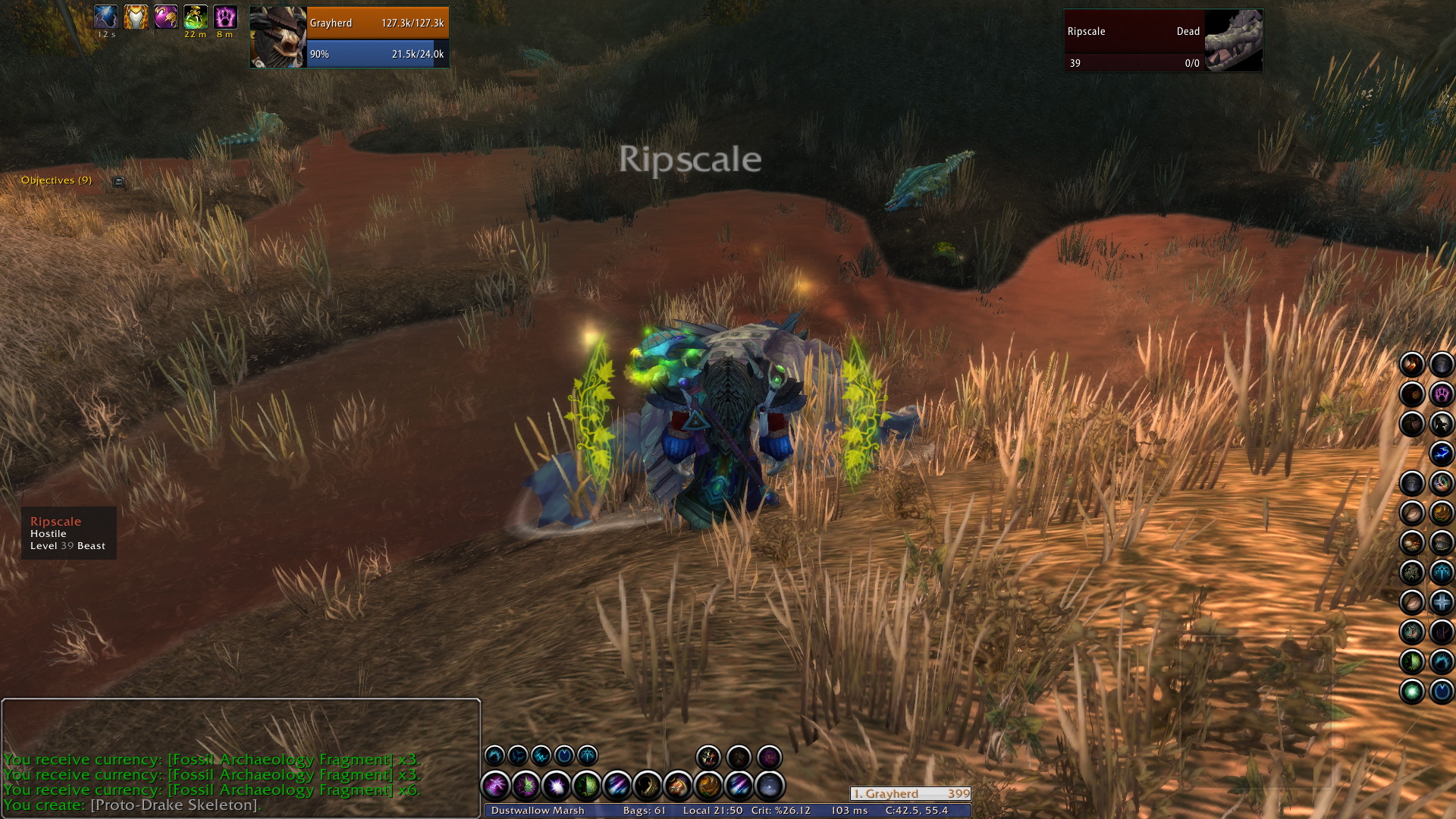Select the Grayherd 399 meter row
Screen dimensions: 1456x819
910,794
